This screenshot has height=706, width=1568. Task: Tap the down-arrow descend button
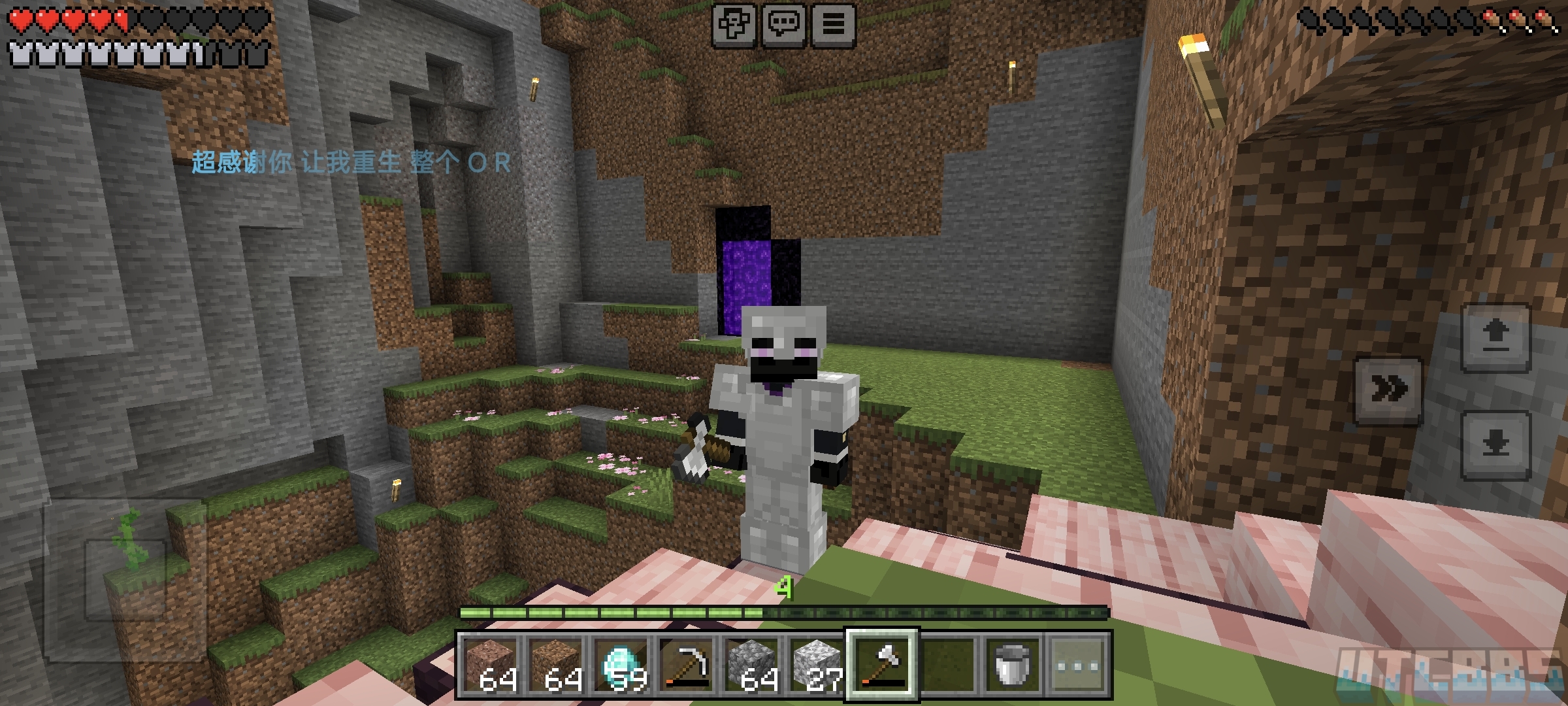[x=1495, y=445]
